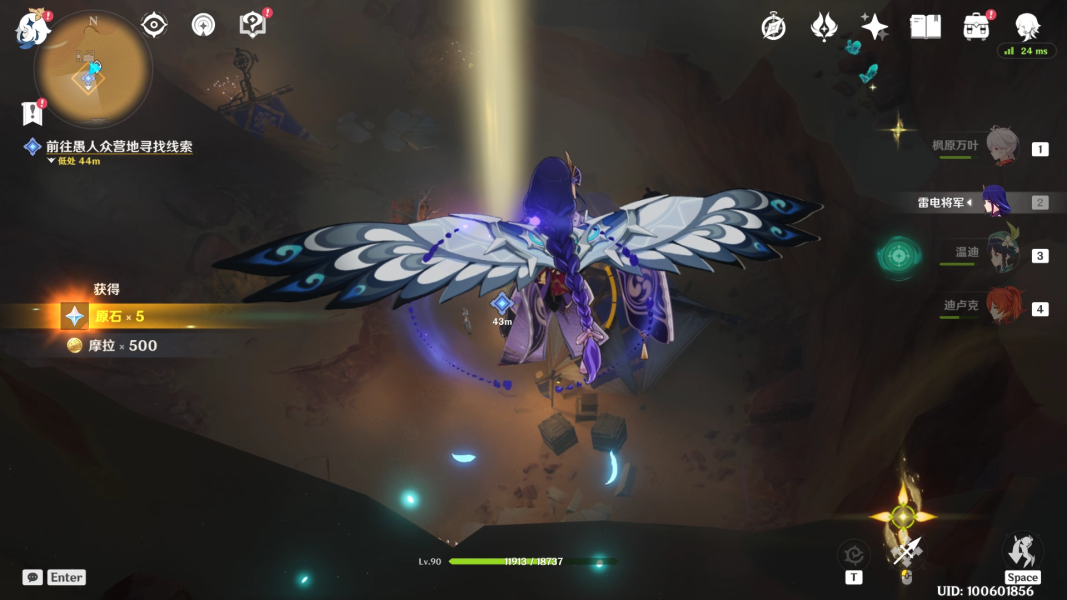
Task: Switch to party member 迪卢克
Action: click(x=1002, y=307)
